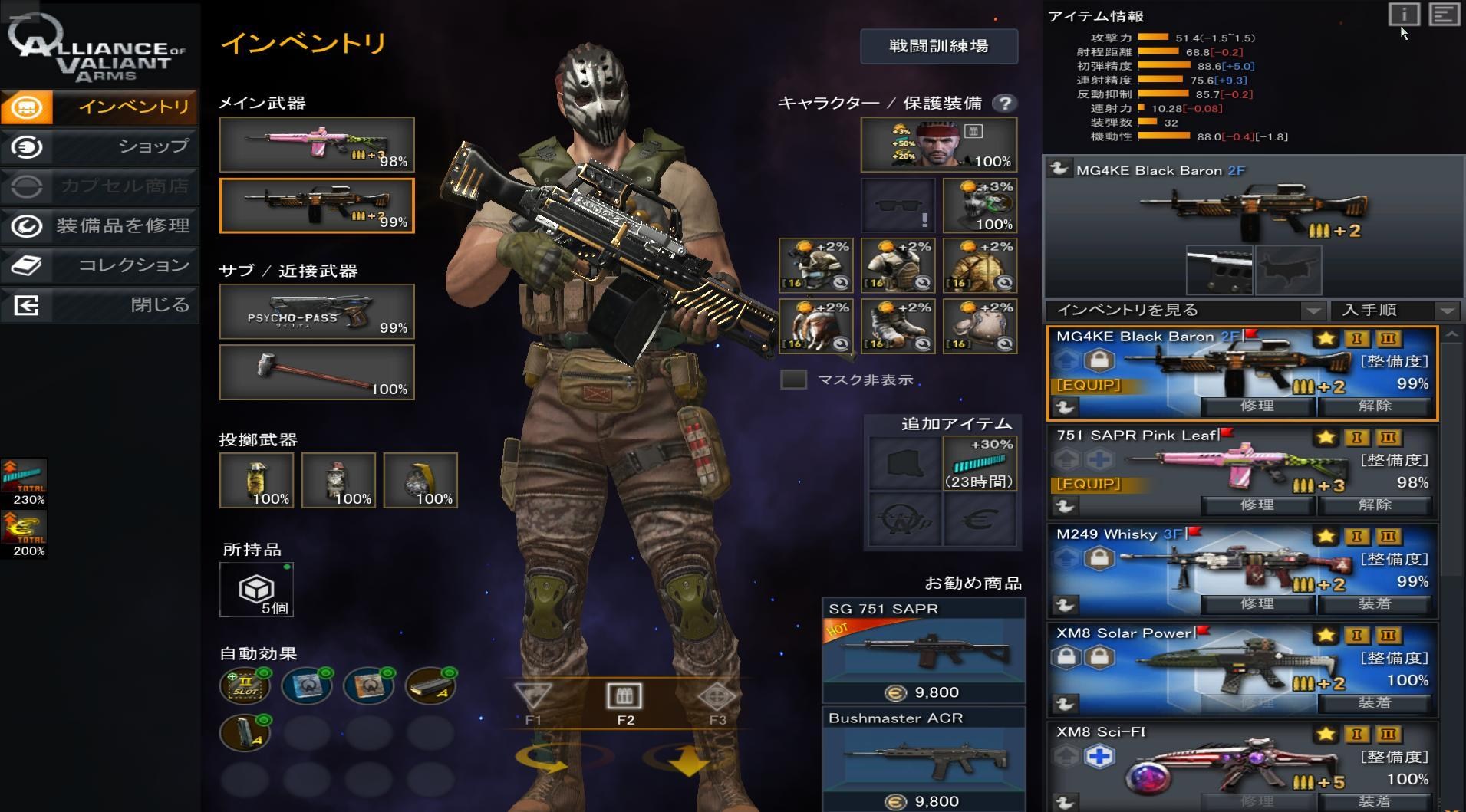Enable the マスク非表示 checkbox
The width and height of the screenshot is (1466, 812).
coord(793,380)
